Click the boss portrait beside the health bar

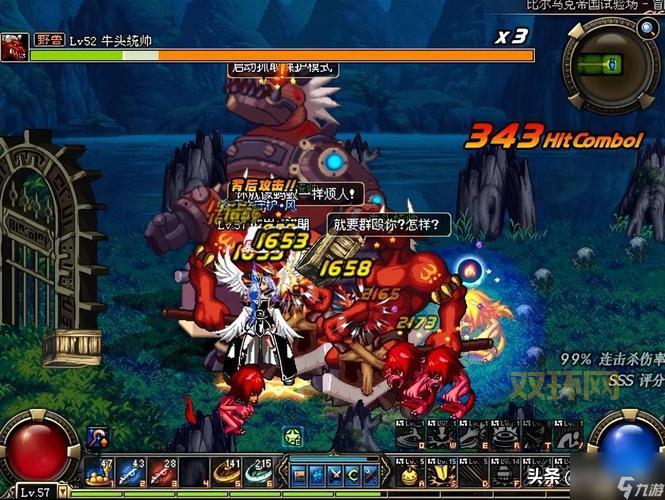(x=13, y=47)
